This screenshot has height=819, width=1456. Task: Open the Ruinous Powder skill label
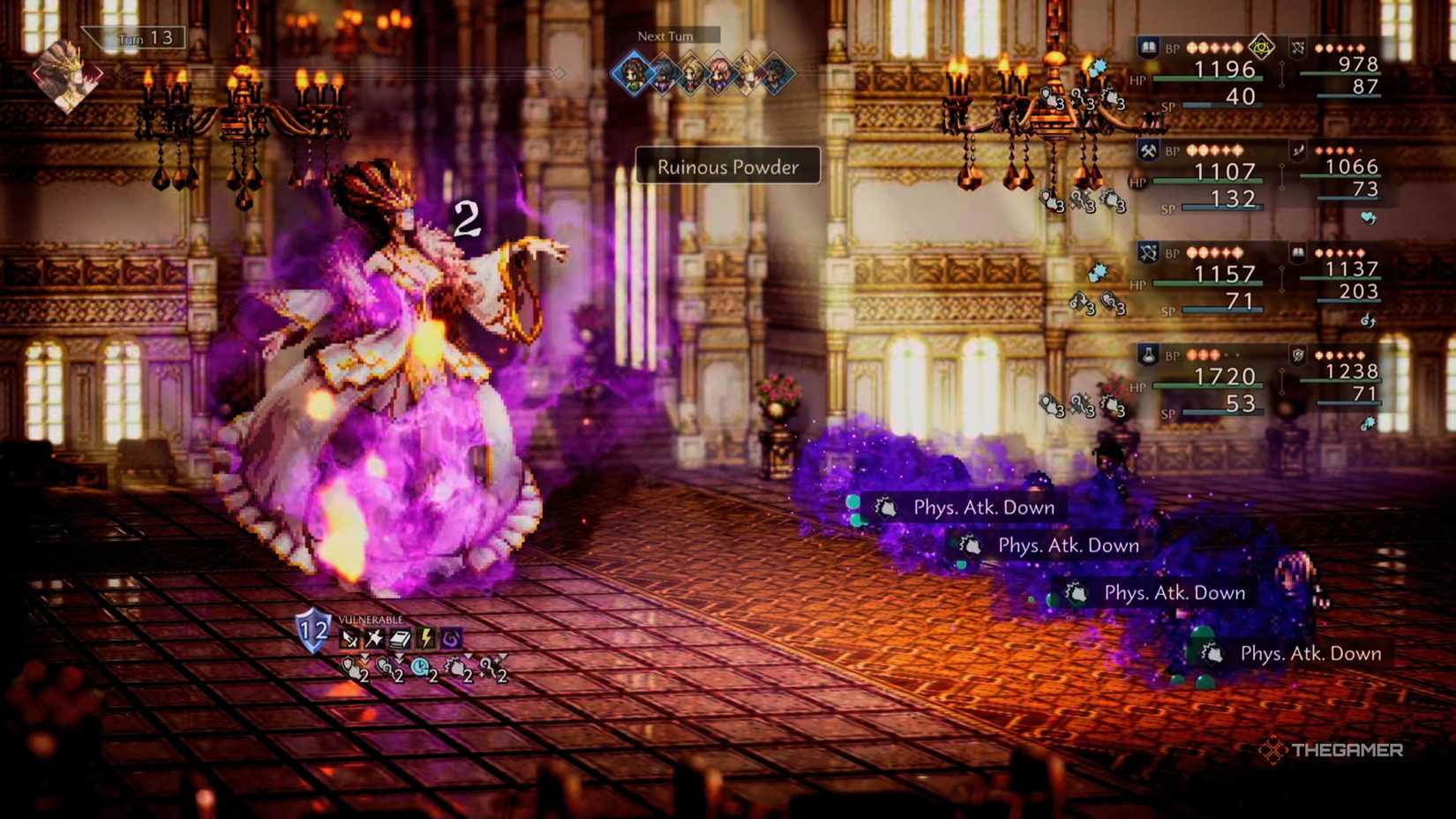(x=726, y=167)
